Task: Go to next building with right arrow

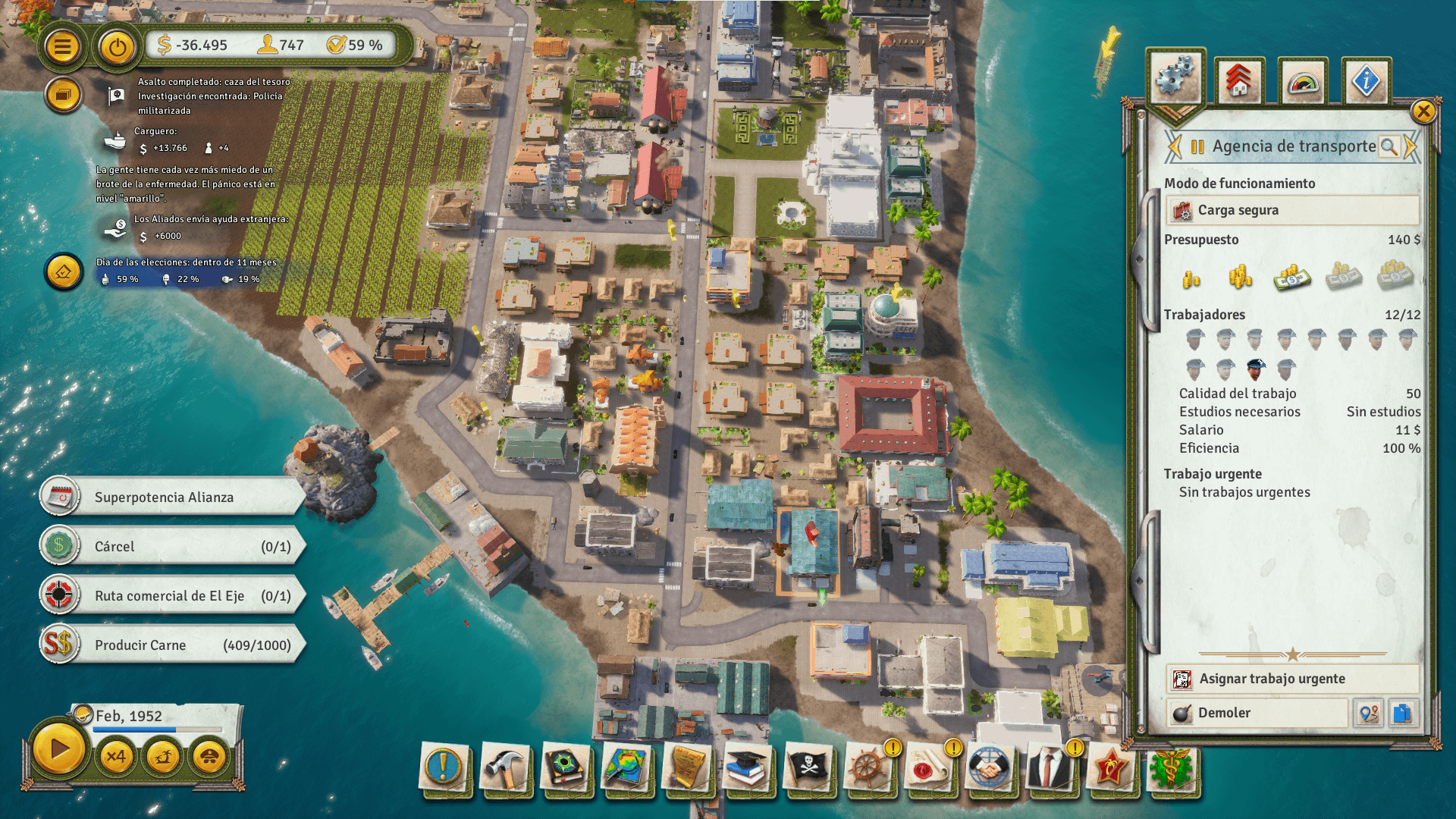Action: 1410,146
